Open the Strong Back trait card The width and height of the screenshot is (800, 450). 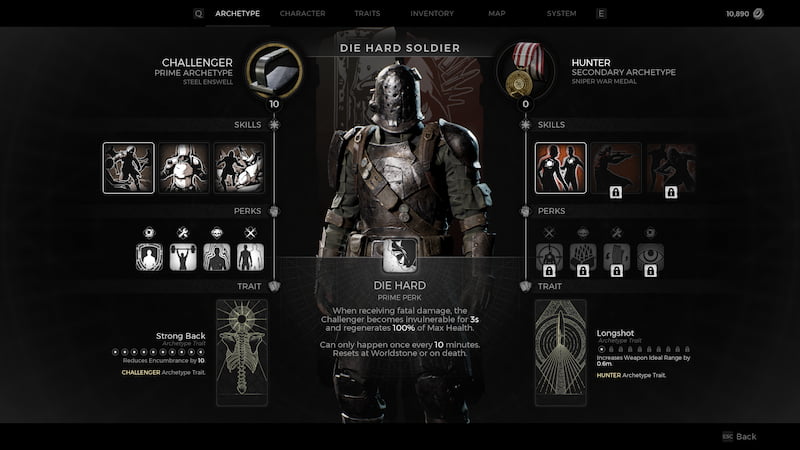(242, 352)
